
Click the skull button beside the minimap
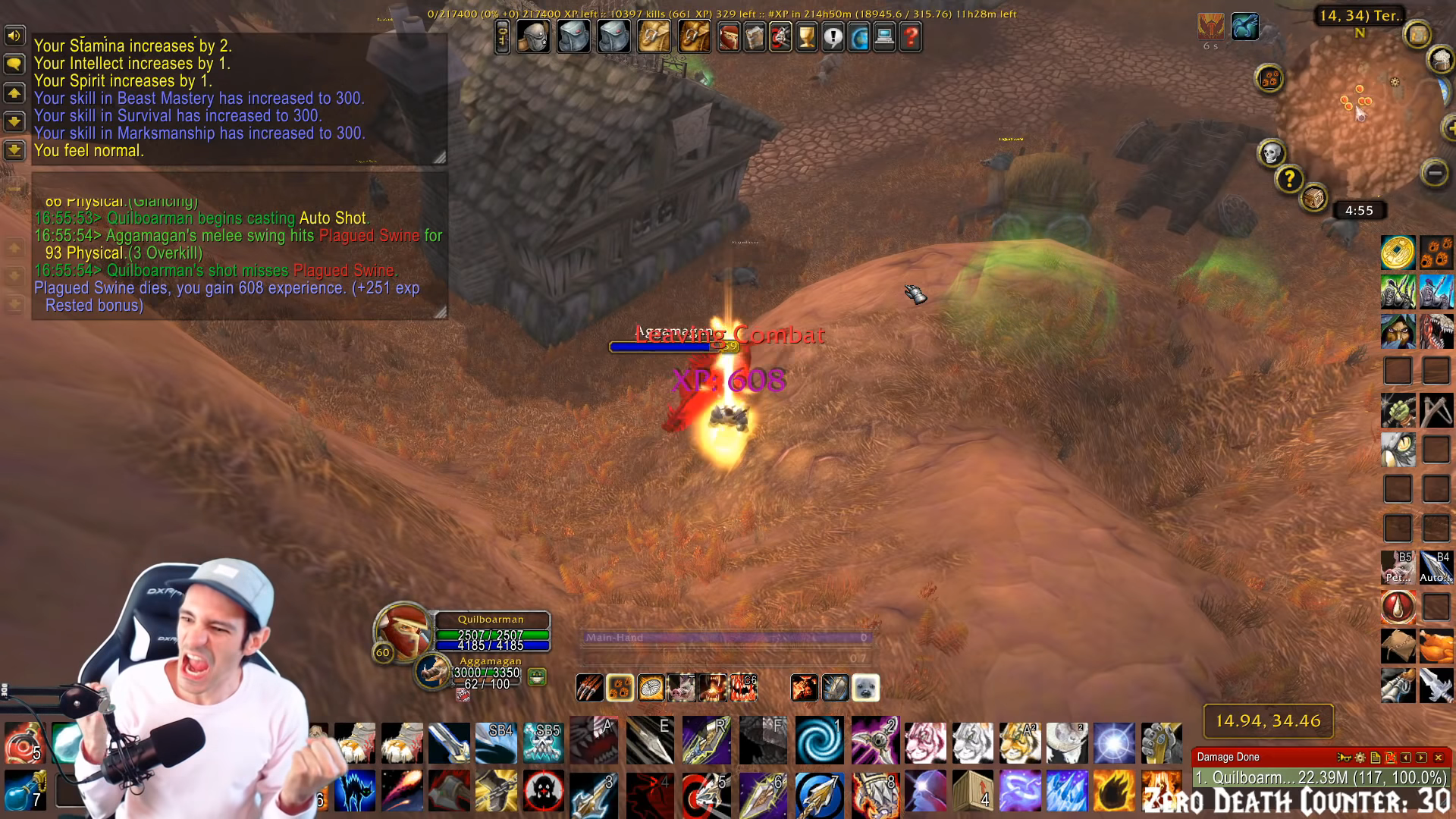click(1271, 153)
